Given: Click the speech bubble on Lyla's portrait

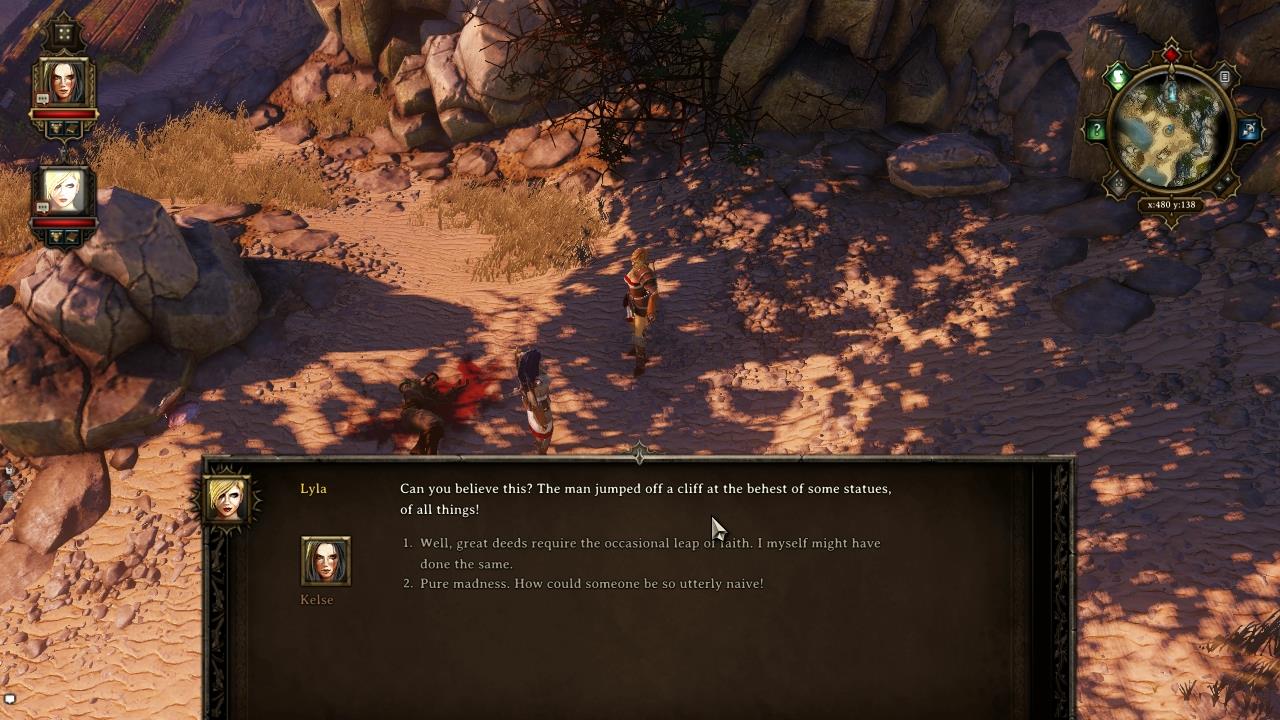Looking at the screenshot, I should (42, 207).
